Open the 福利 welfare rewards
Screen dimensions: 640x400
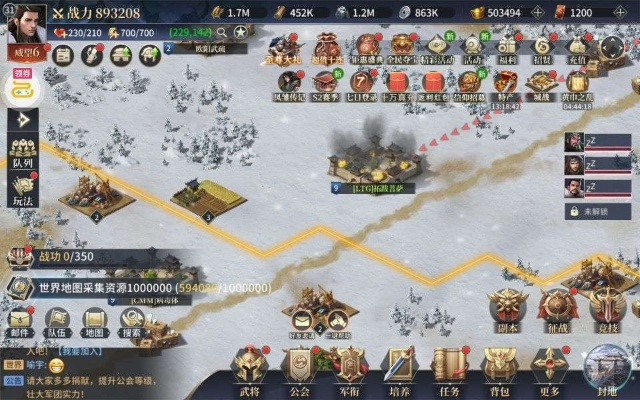(505, 48)
